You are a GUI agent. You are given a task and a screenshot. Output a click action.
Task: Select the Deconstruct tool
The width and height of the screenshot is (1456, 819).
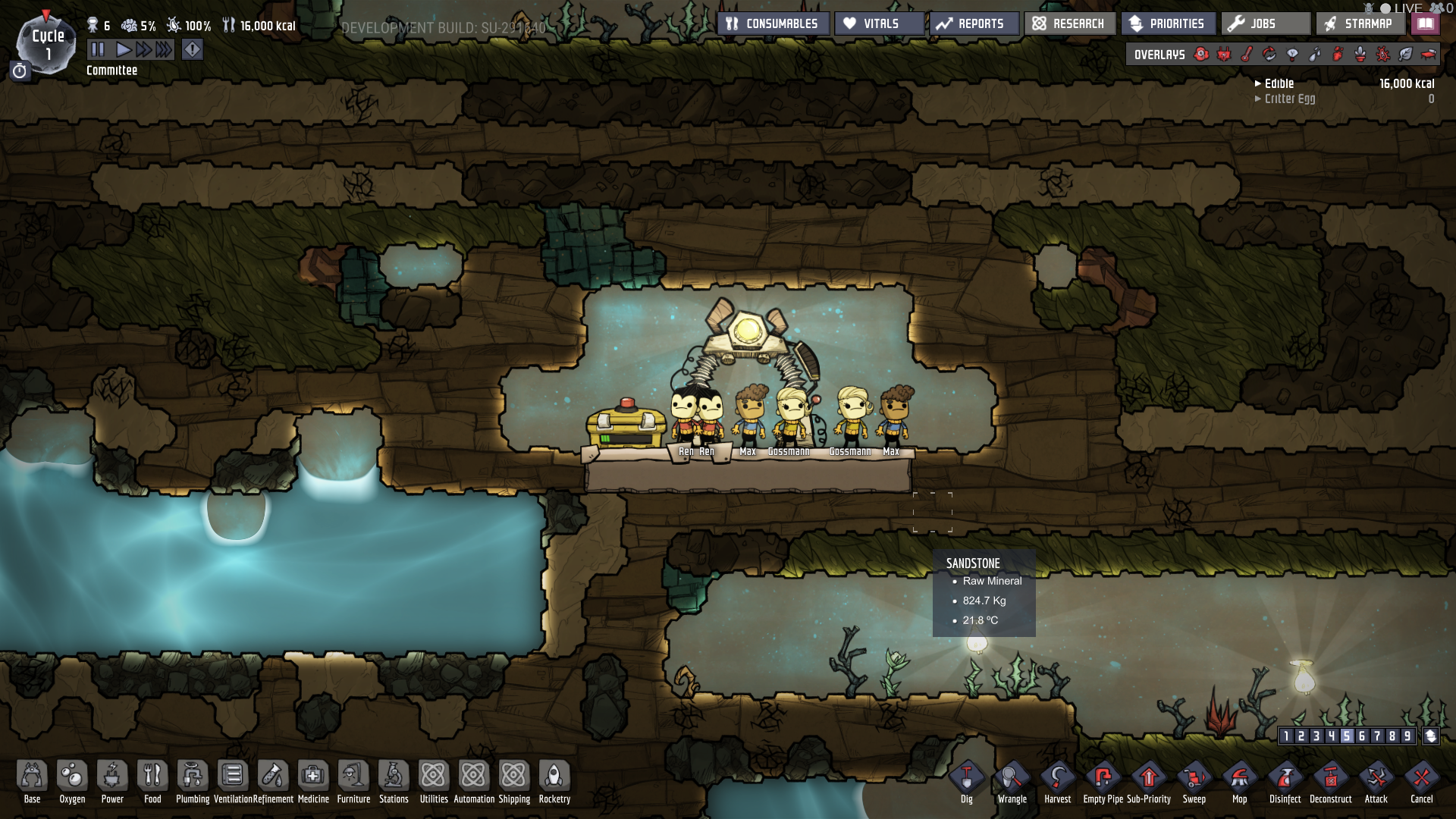coord(1331,781)
